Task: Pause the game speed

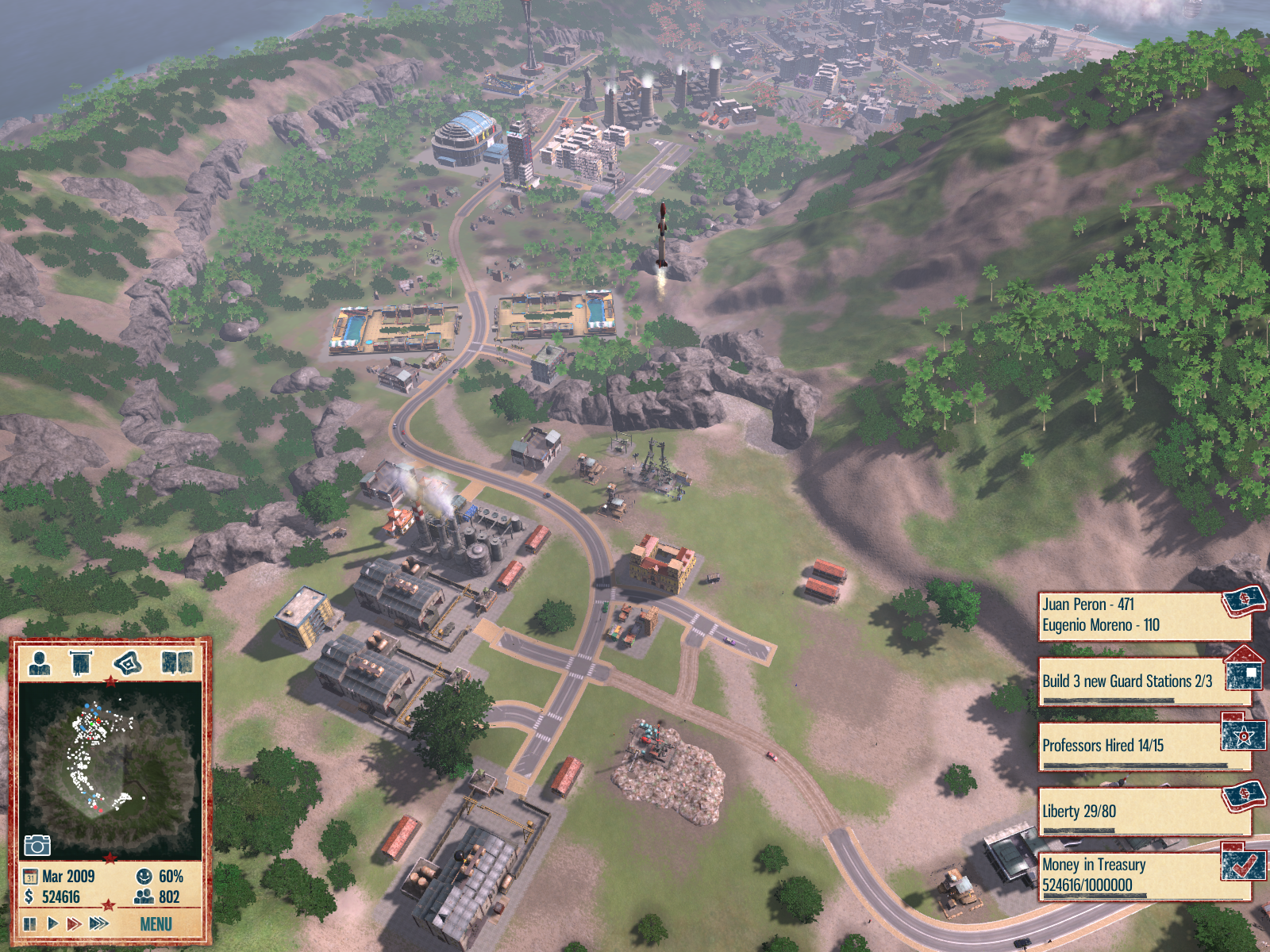Action: [x=30, y=923]
